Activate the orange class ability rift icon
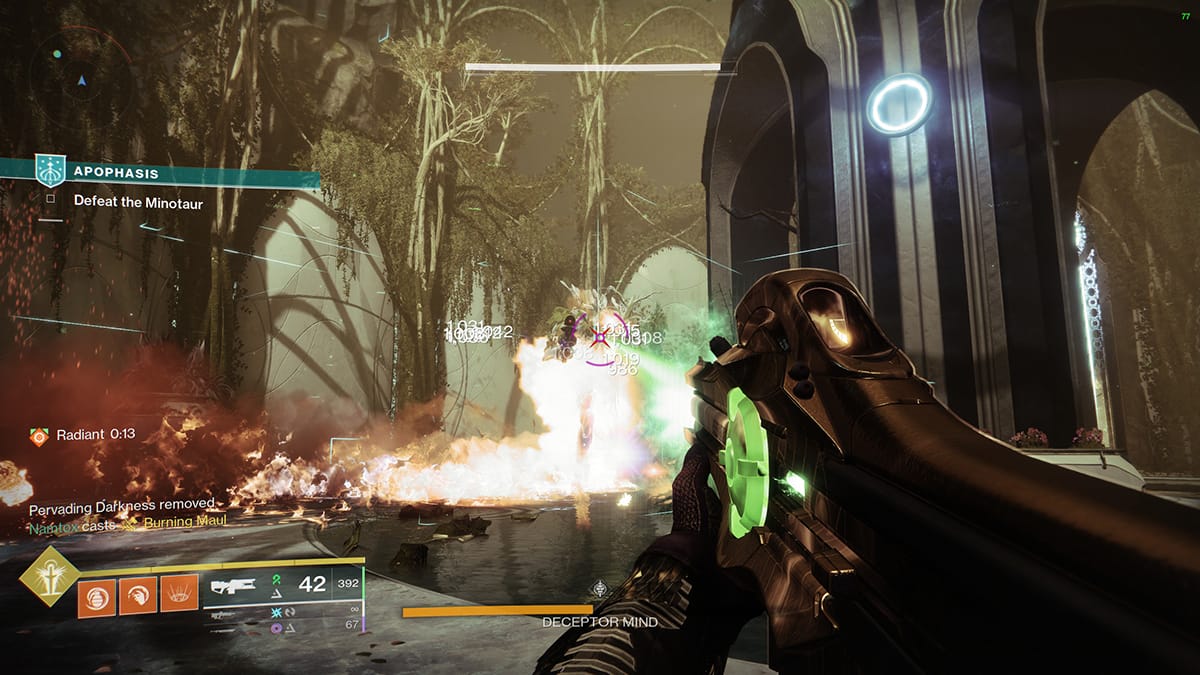This screenshot has height=675, width=1200. [179, 597]
